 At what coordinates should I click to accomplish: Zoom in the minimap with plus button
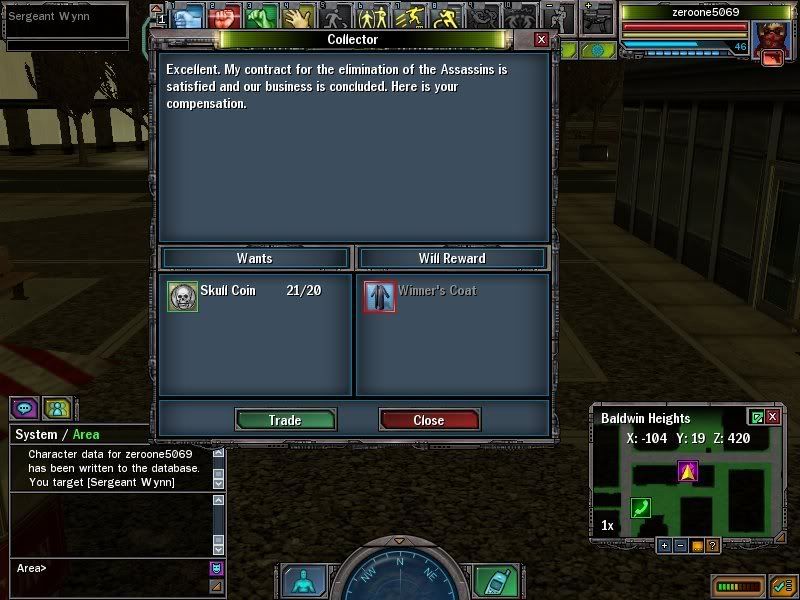click(x=664, y=545)
